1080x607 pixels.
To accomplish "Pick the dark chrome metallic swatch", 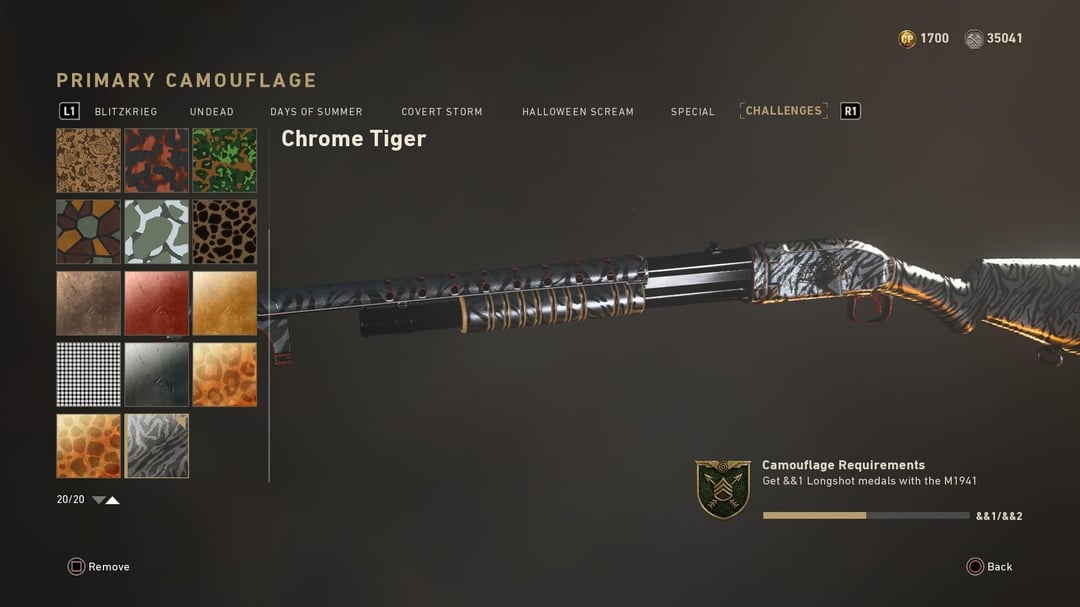I will coord(156,375).
